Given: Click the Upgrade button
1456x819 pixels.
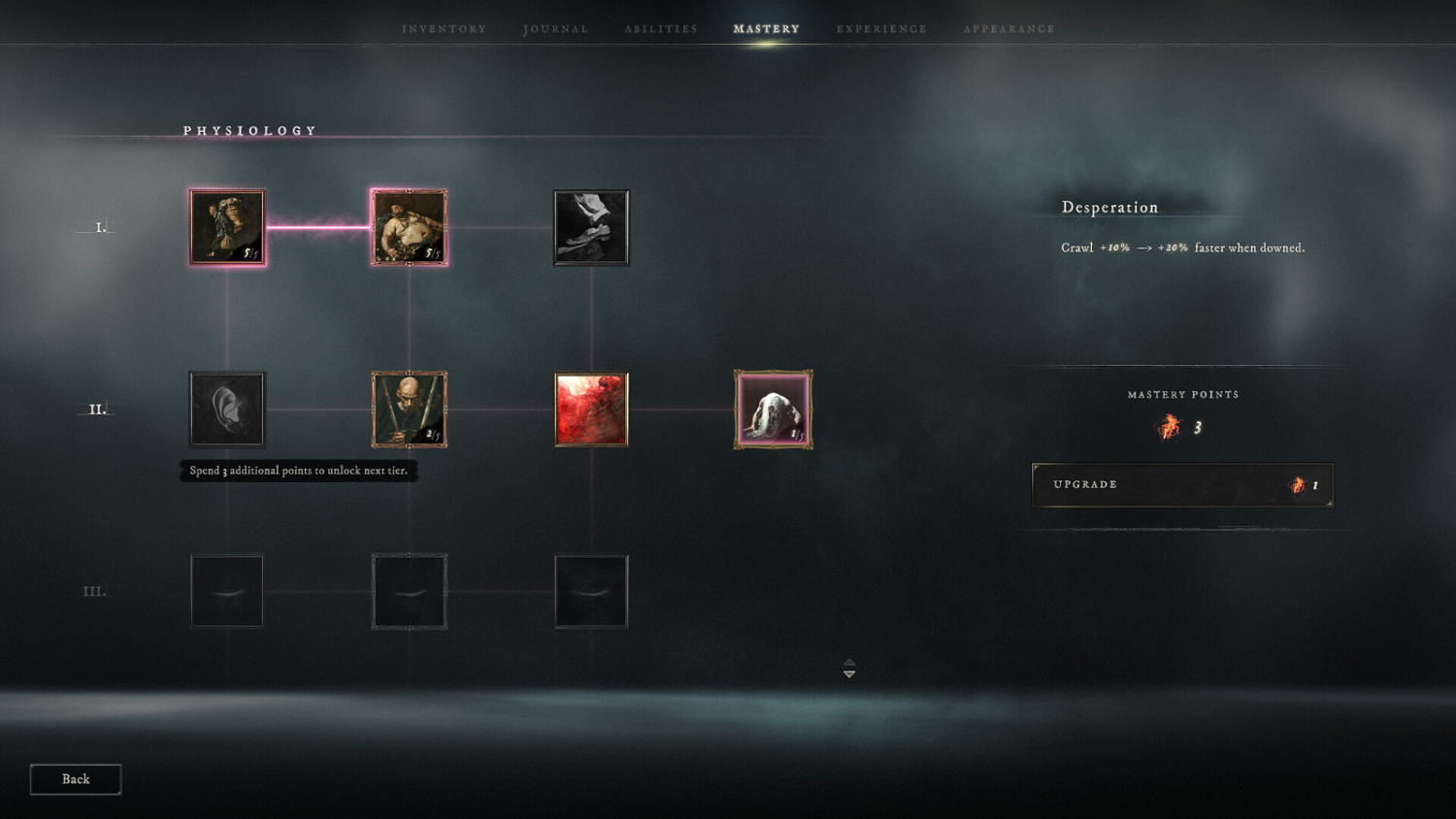Looking at the screenshot, I should point(1181,485).
